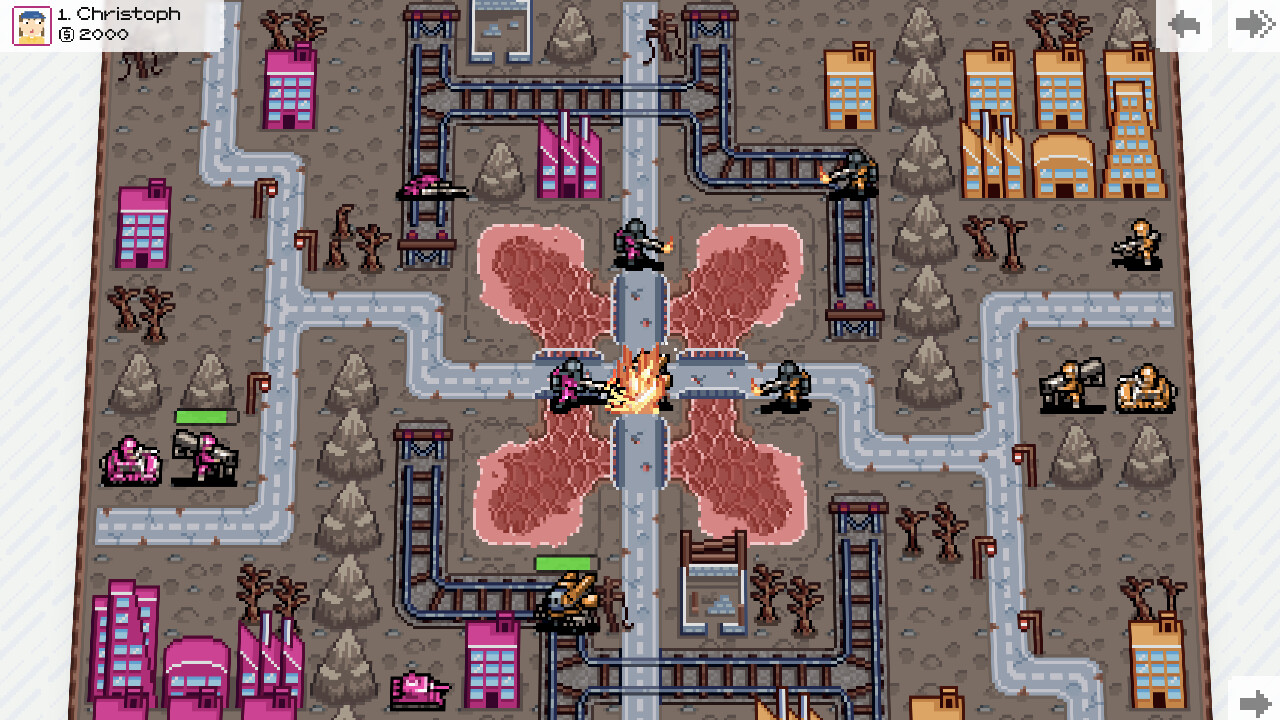Select the pink artillery near the top factory
The width and height of the screenshot is (1280, 720).
[432, 190]
